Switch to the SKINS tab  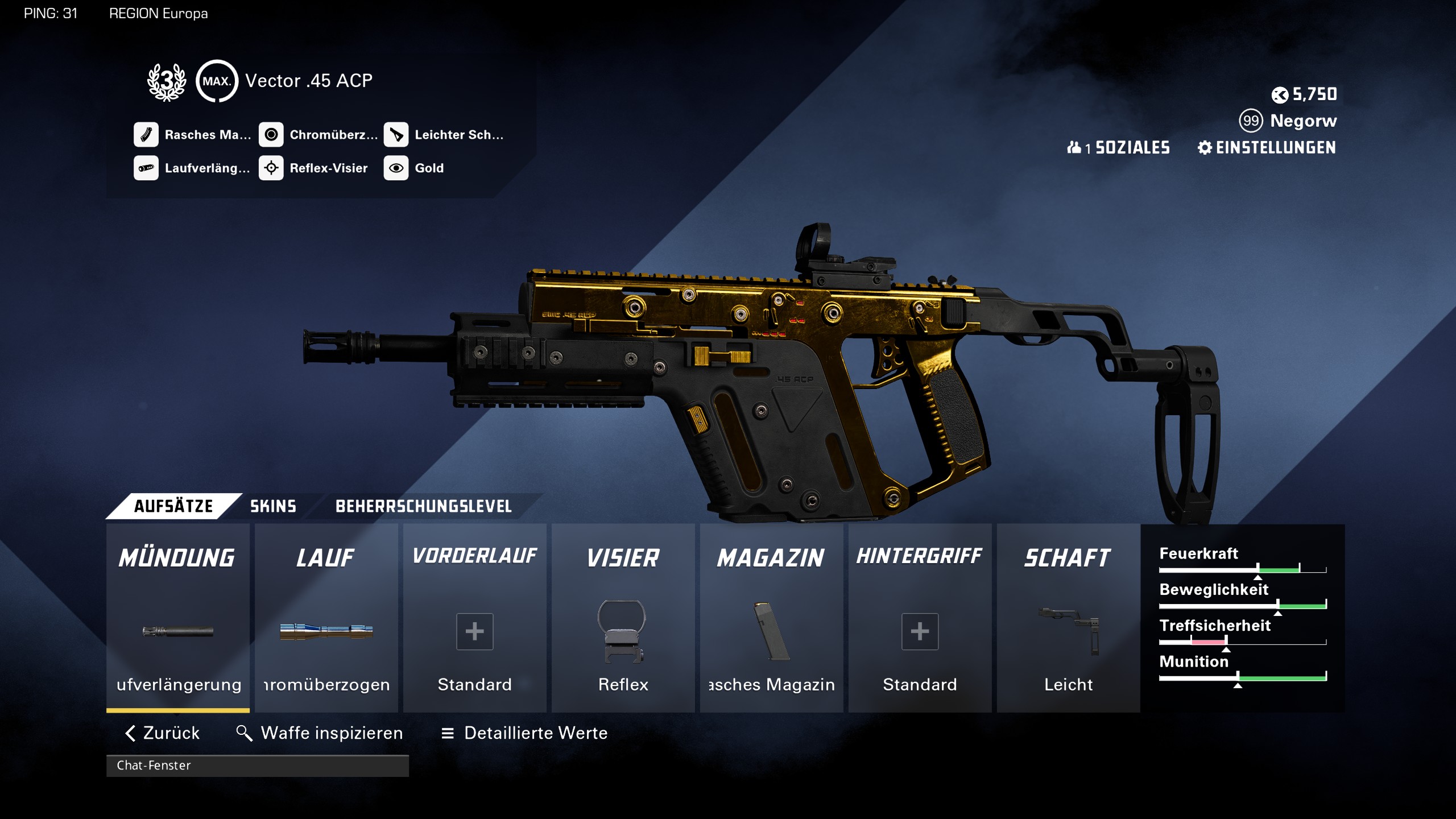pyautogui.click(x=273, y=506)
